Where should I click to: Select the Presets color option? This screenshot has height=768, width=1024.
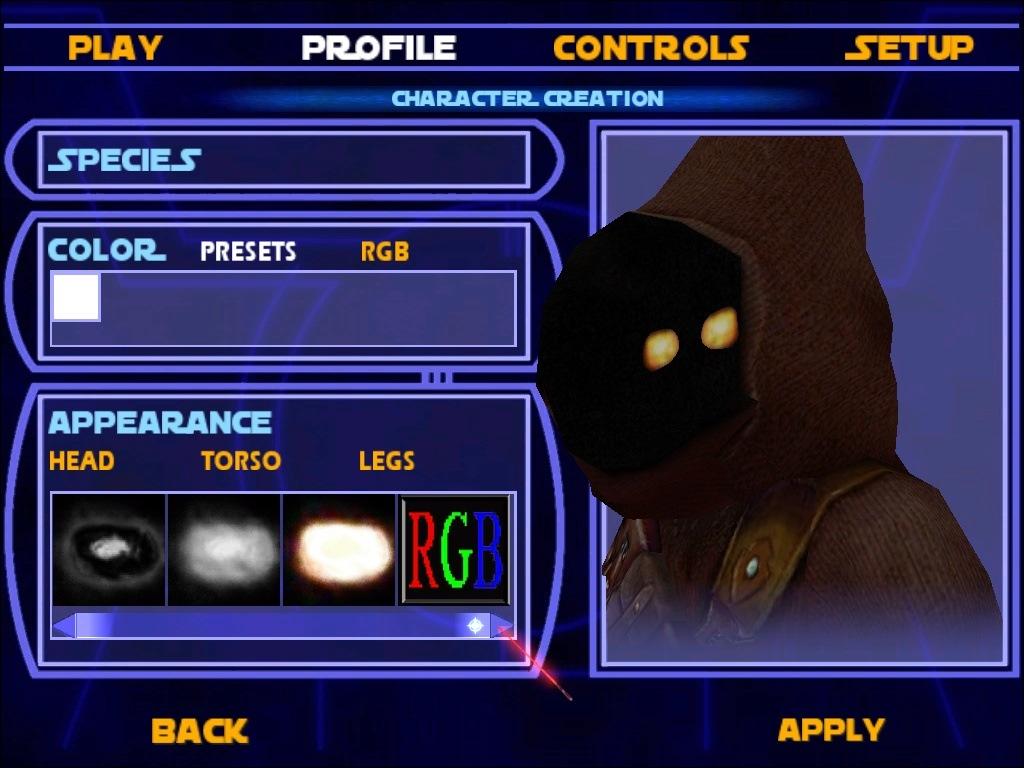coord(248,251)
